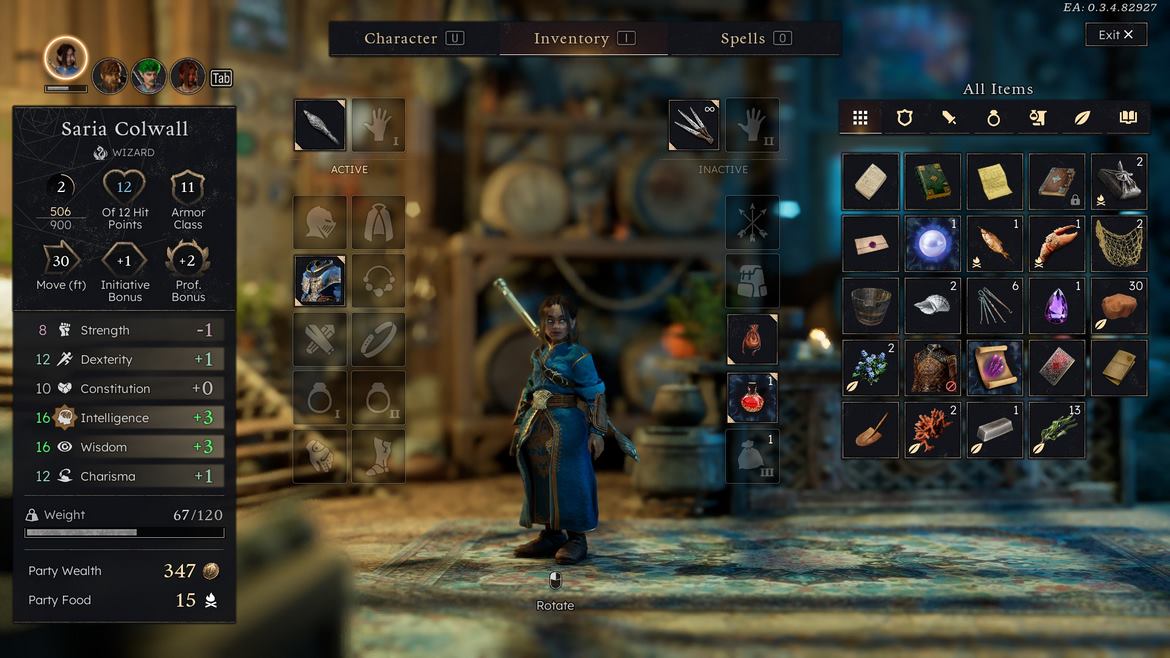Close the inventory with Exit
1170x658 pixels.
tap(1116, 35)
